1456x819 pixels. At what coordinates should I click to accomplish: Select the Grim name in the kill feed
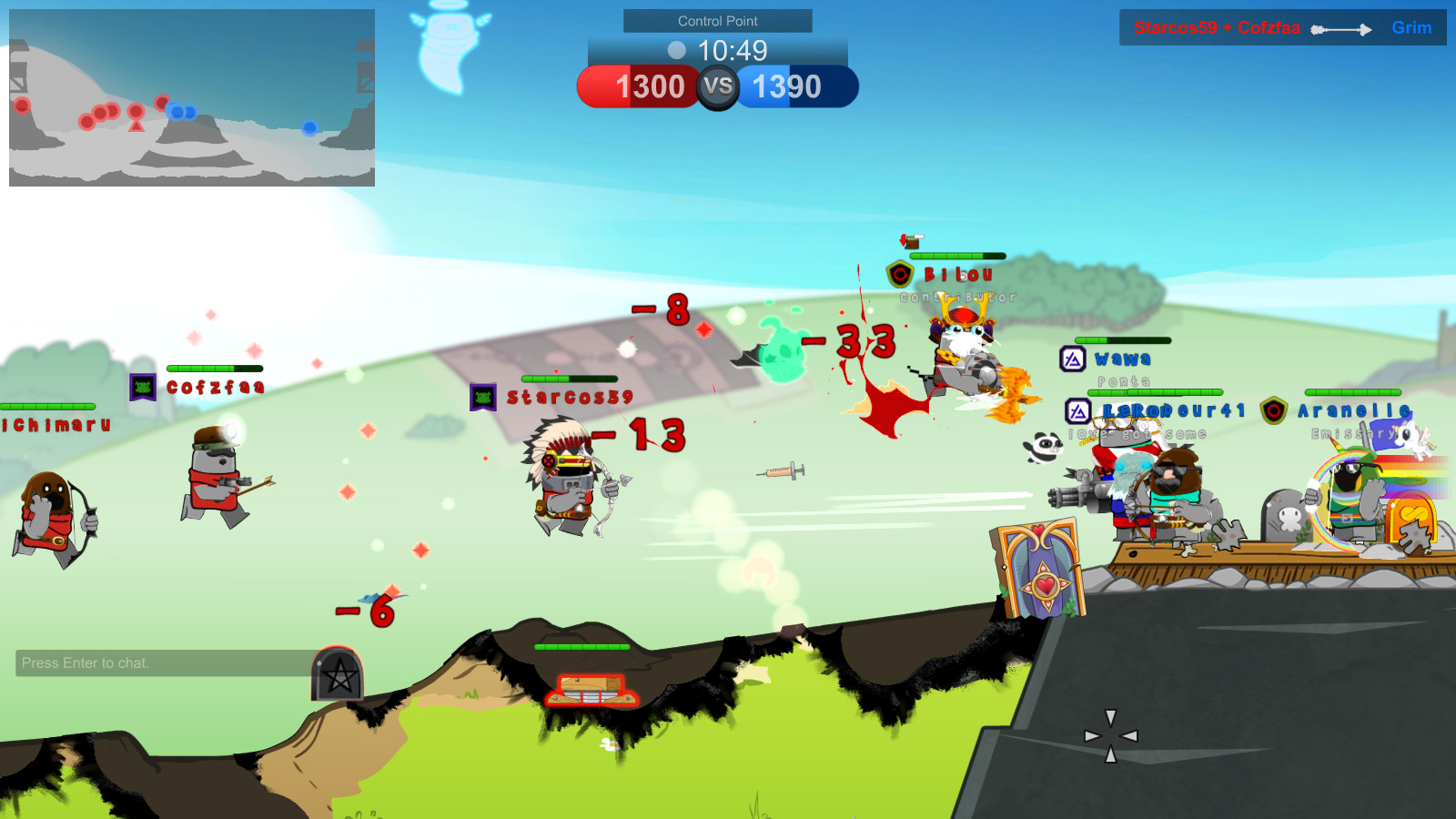1411,27
